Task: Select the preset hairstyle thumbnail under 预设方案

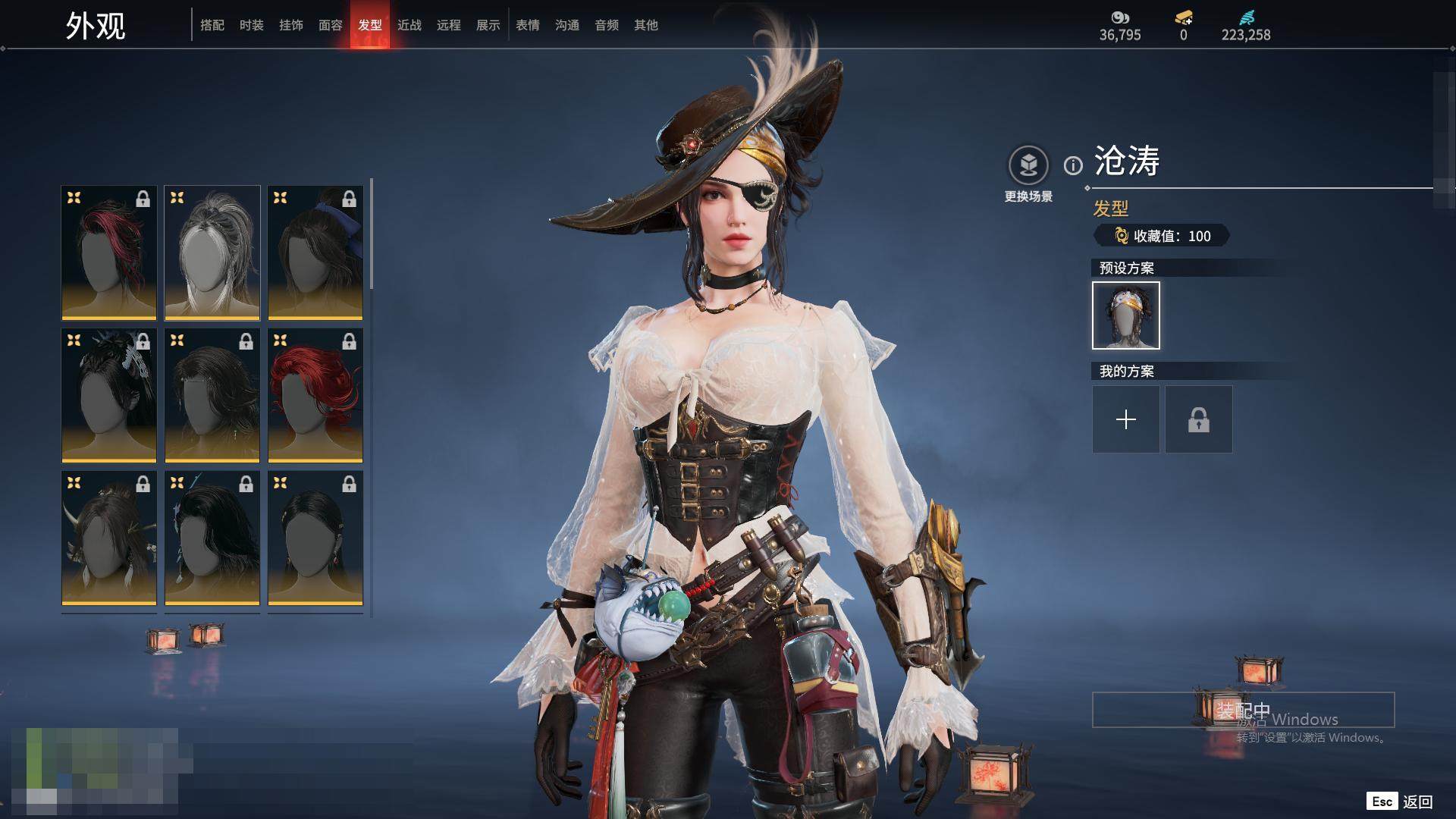Action: click(1126, 315)
